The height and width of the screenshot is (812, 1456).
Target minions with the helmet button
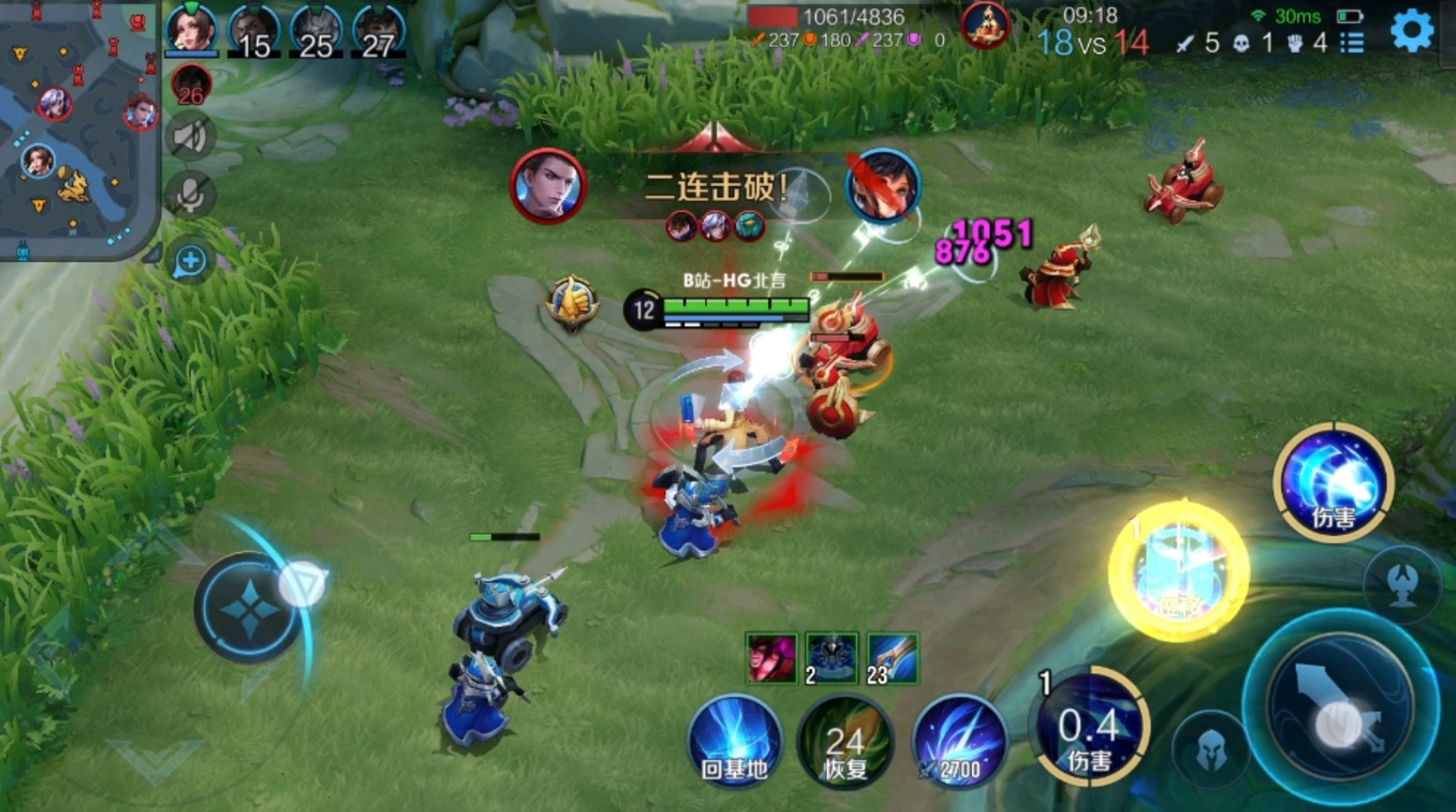pyautogui.click(x=1210, y=751)
